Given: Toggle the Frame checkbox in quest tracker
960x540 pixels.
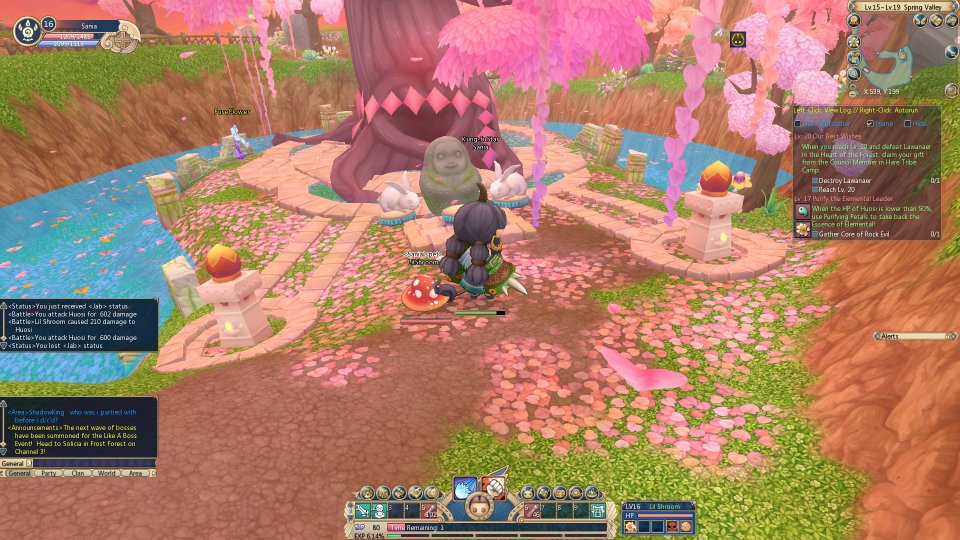Looking at the screenshot, I should pos(870,123).
